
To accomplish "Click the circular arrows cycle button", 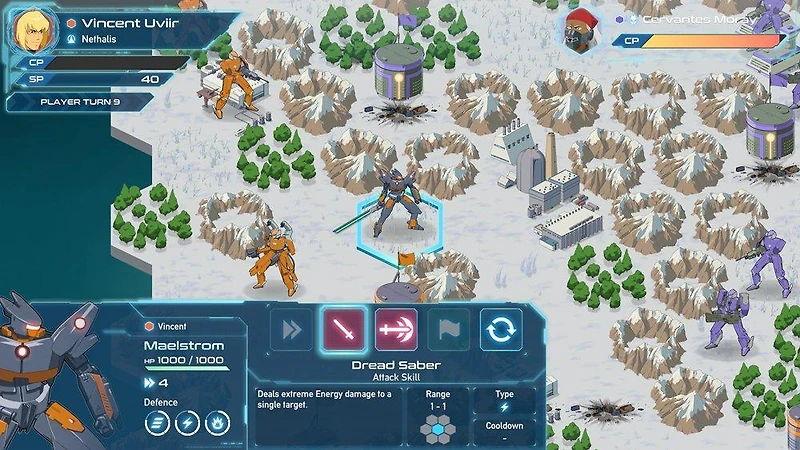I will pos(501,330).
